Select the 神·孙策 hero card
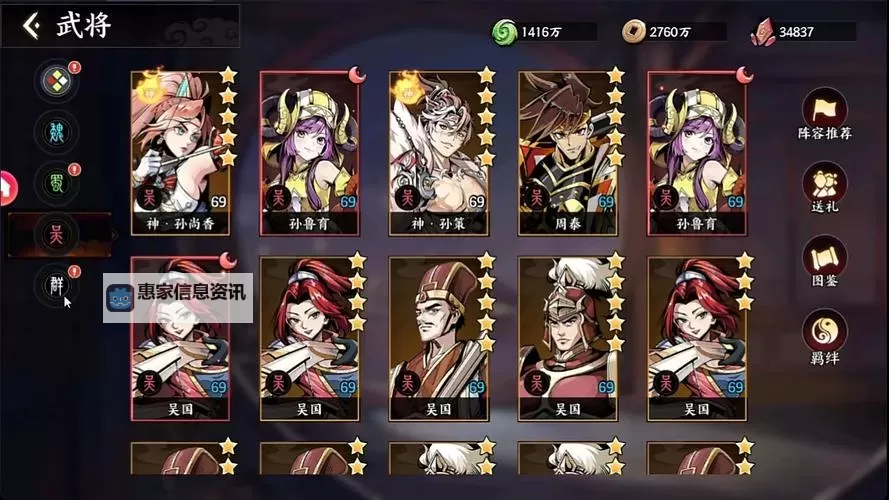 [441, 152]
